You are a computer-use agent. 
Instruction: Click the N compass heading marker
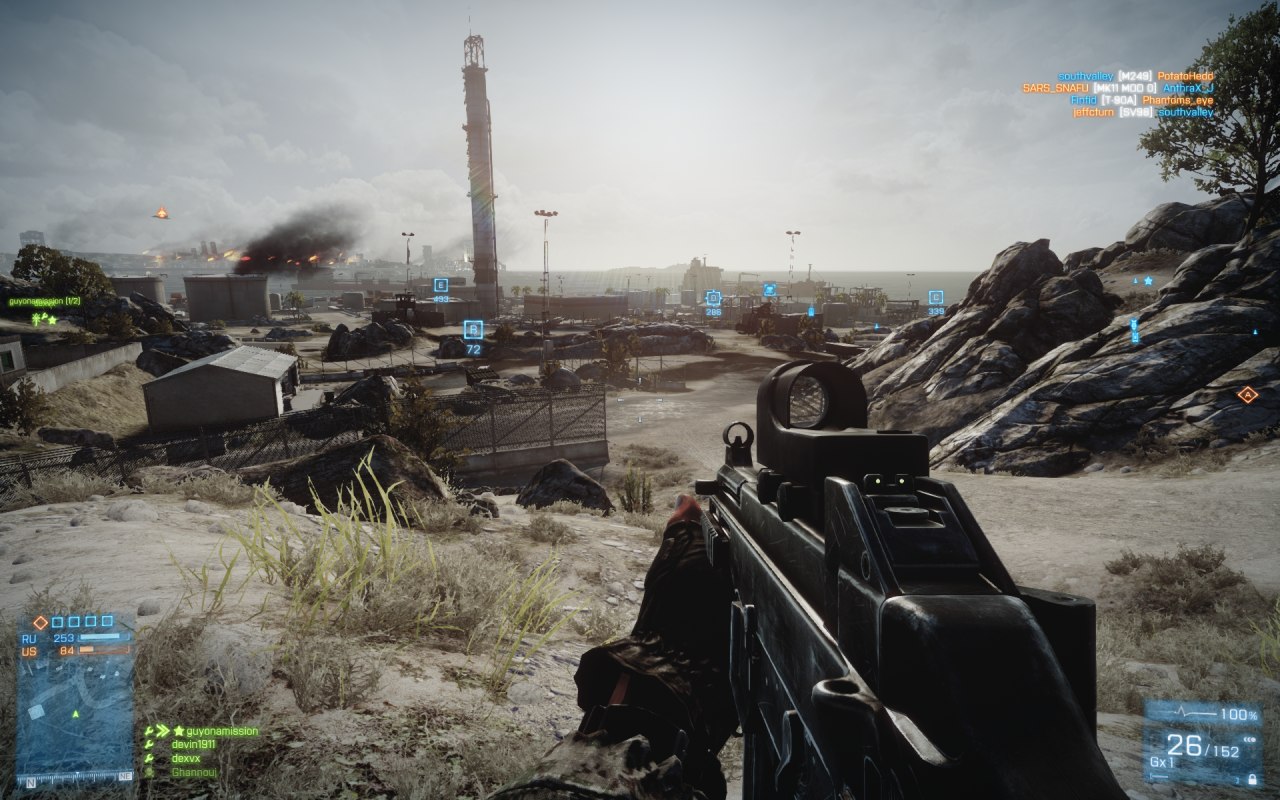[x=30, y=781]
